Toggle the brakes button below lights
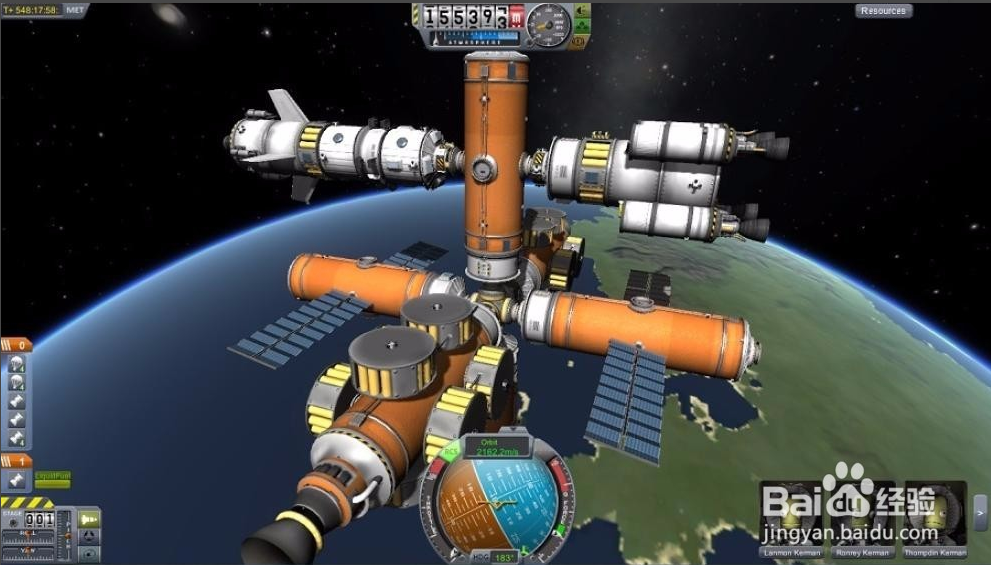991x565 pixels. [581, 41]
